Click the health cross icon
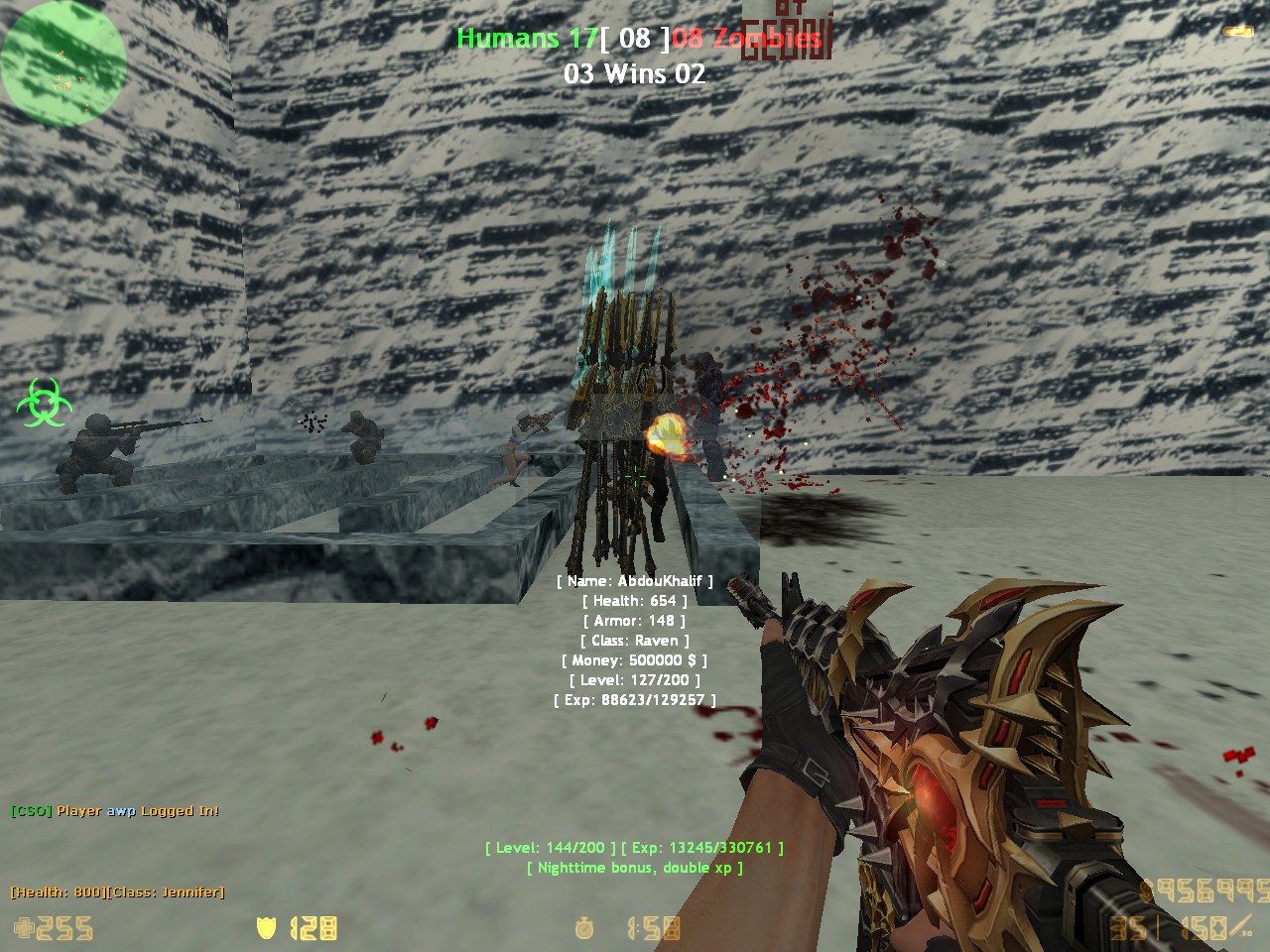1270x952 pixels. coord(23,928)
